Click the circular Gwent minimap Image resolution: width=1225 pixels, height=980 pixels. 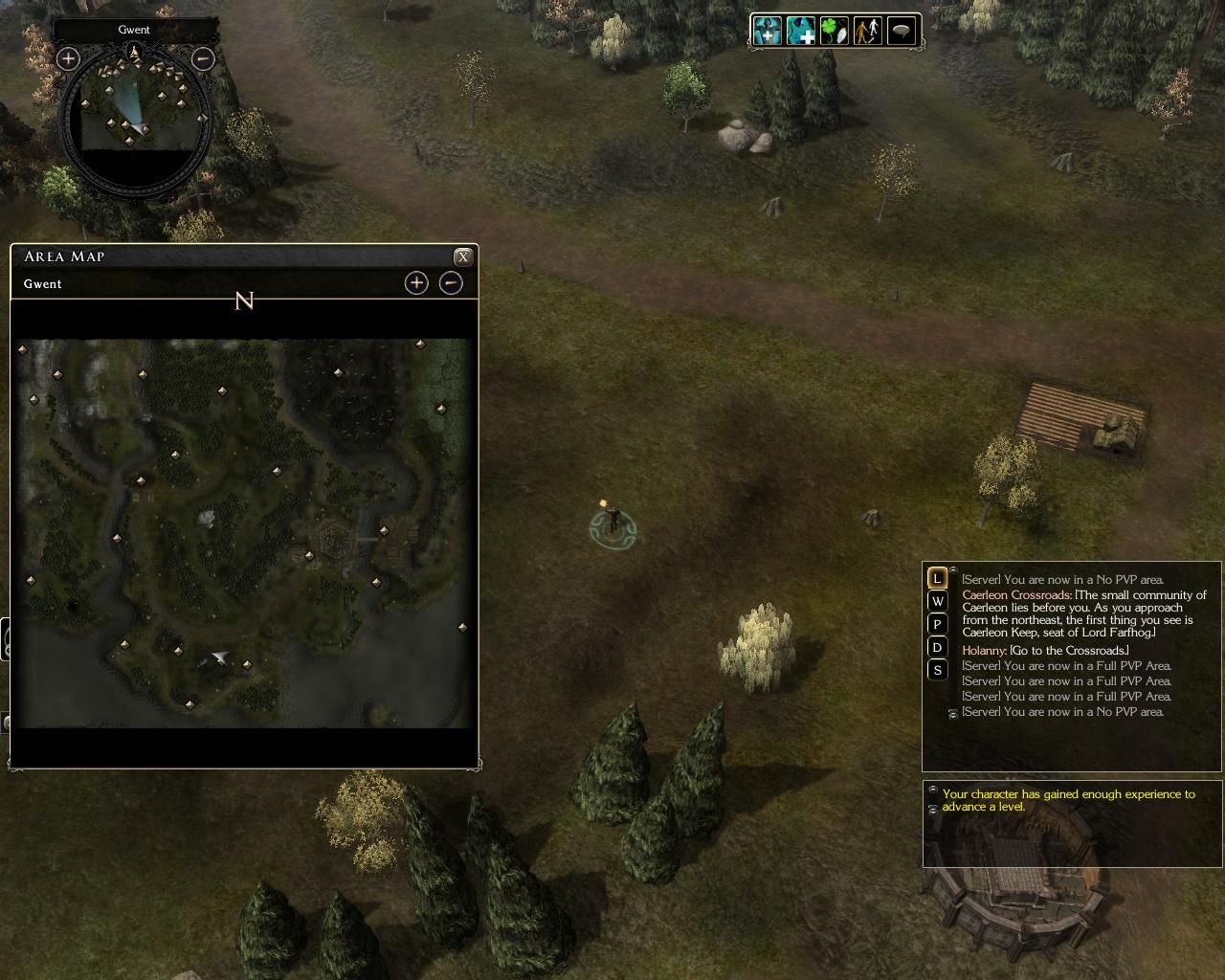135,120
